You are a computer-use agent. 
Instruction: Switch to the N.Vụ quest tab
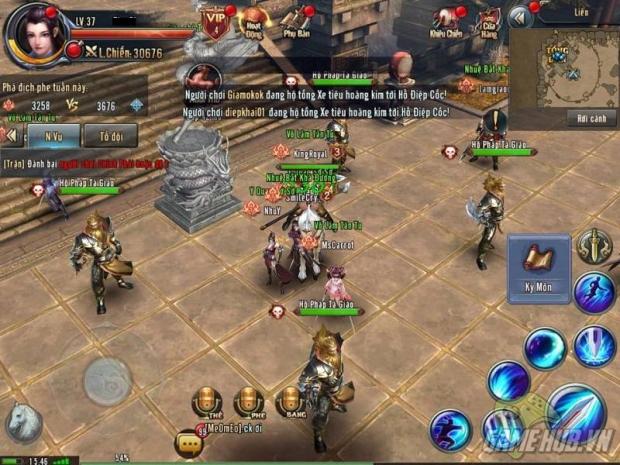tap(53, 136)
